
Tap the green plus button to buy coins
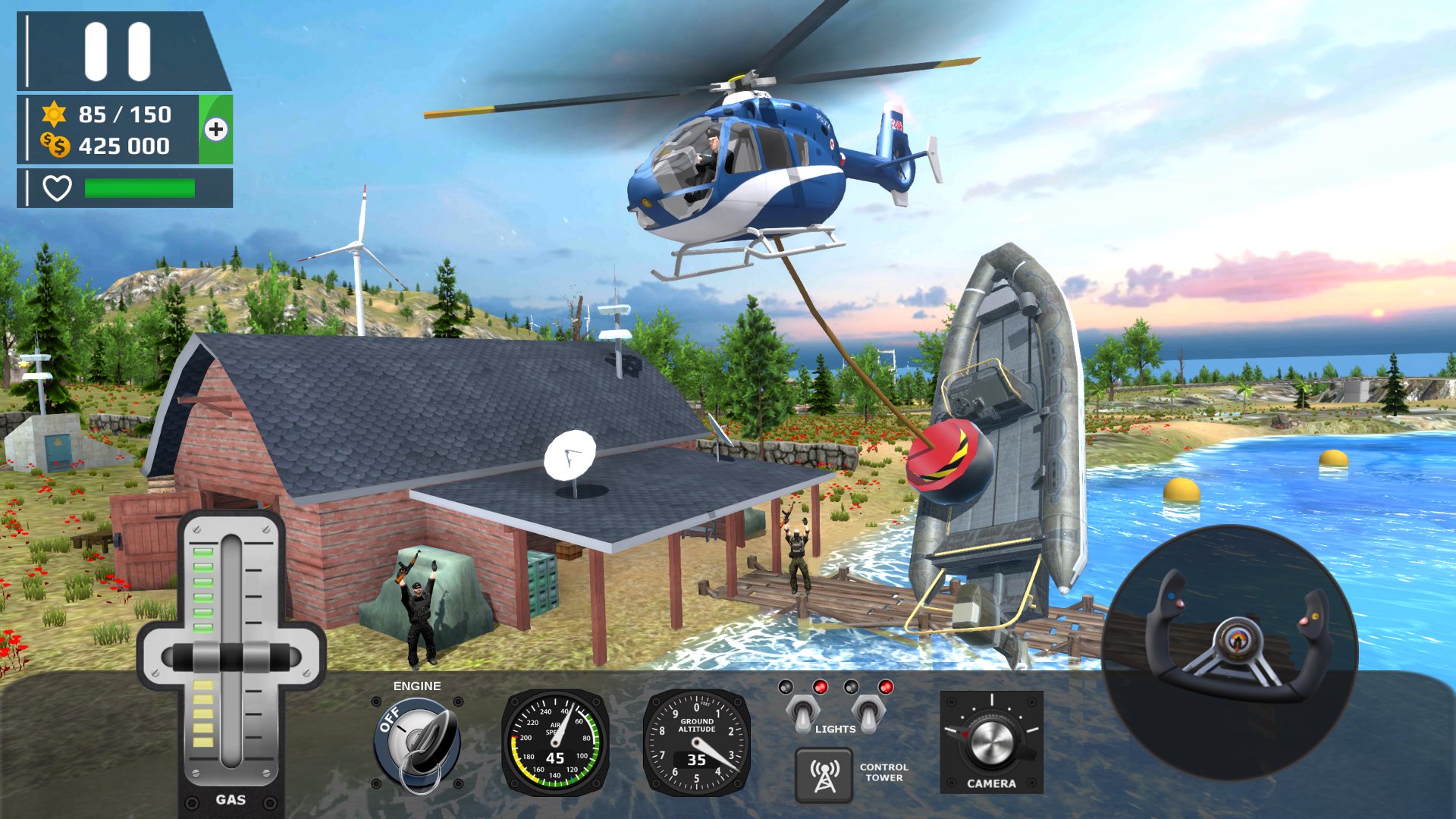(x=217, y=130)
